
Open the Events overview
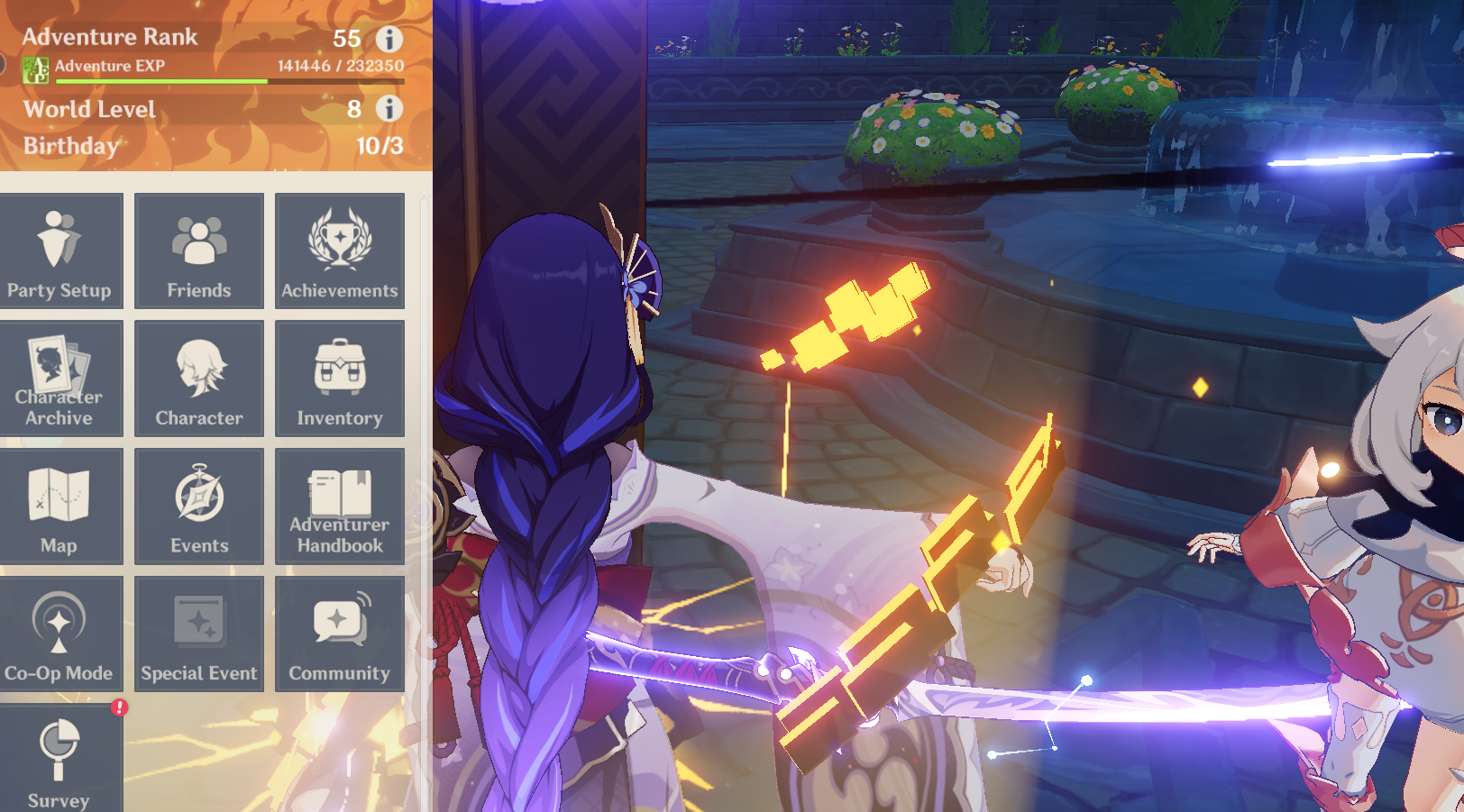[199, 507]
